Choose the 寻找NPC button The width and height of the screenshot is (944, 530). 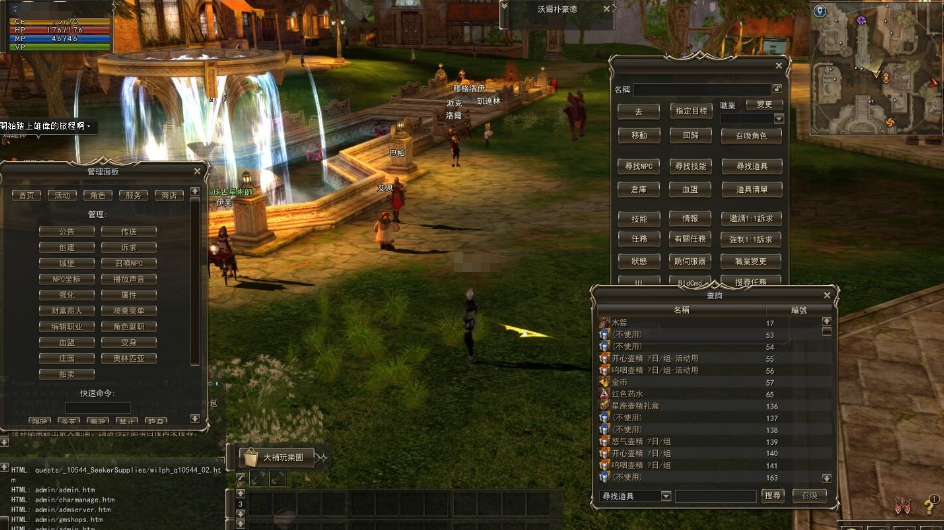pos(639,166)
